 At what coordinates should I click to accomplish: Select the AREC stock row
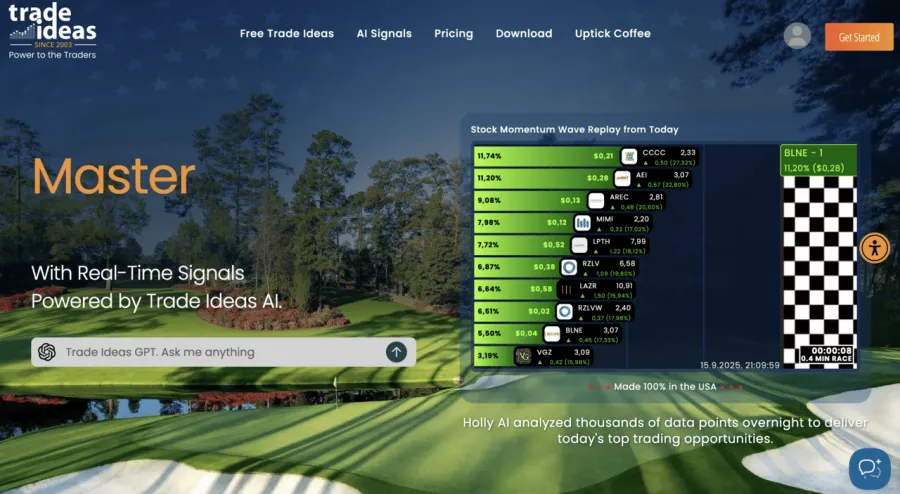pos(586,200)
